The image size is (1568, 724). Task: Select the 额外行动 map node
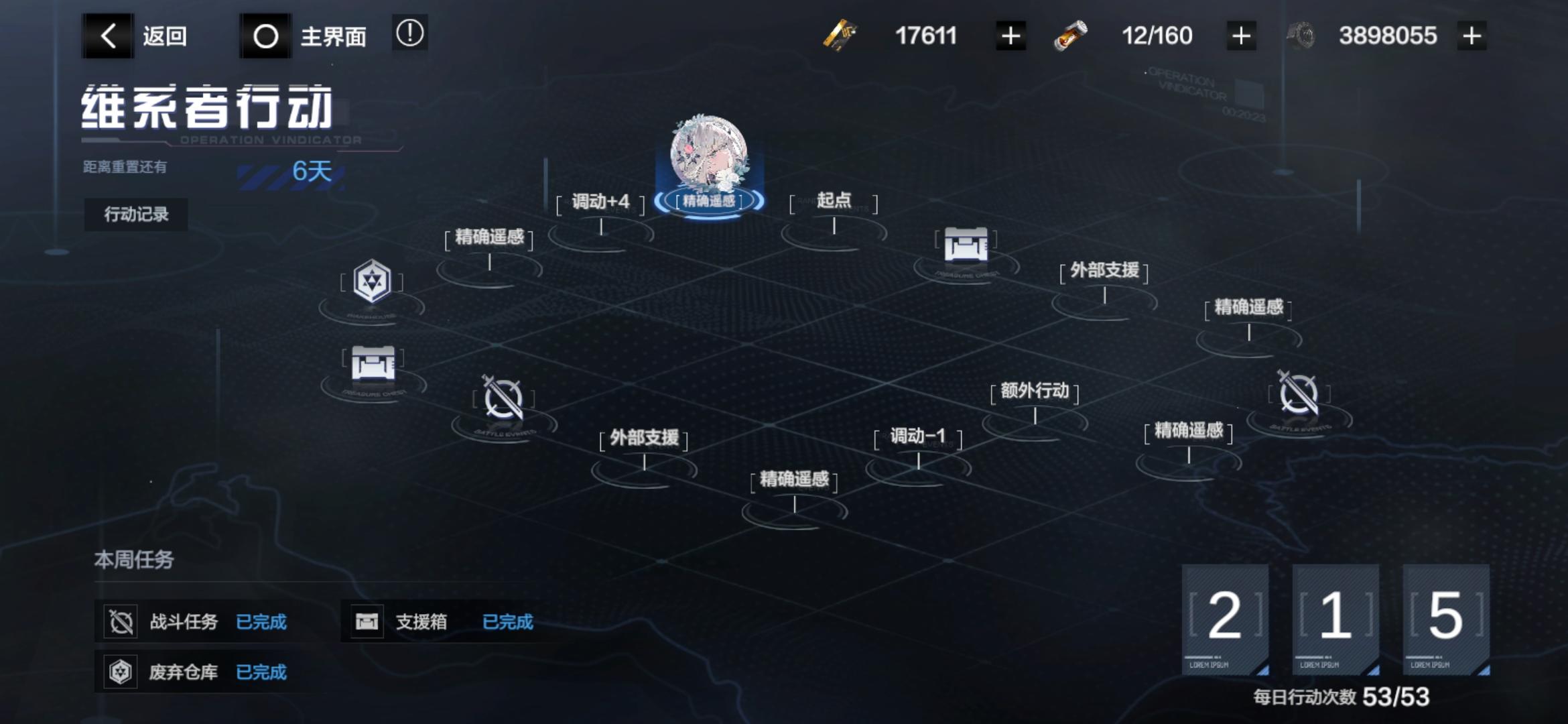1035,391
